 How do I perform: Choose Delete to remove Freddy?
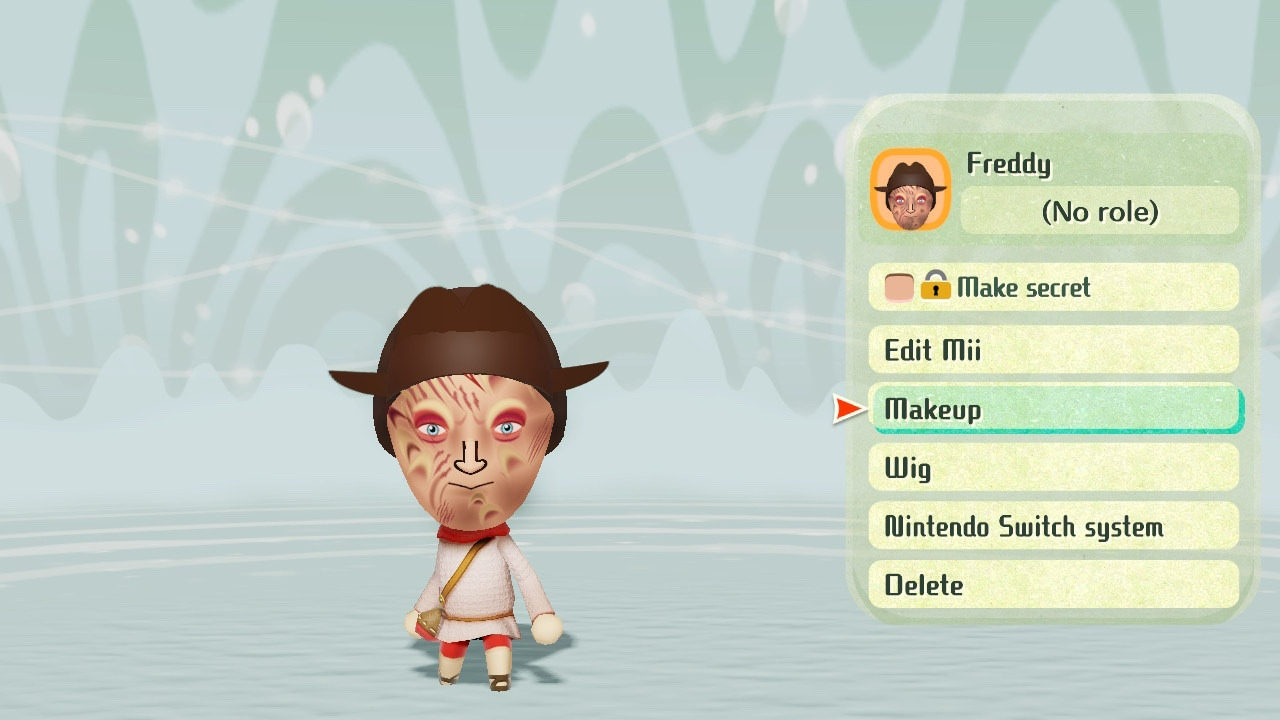1053,585
